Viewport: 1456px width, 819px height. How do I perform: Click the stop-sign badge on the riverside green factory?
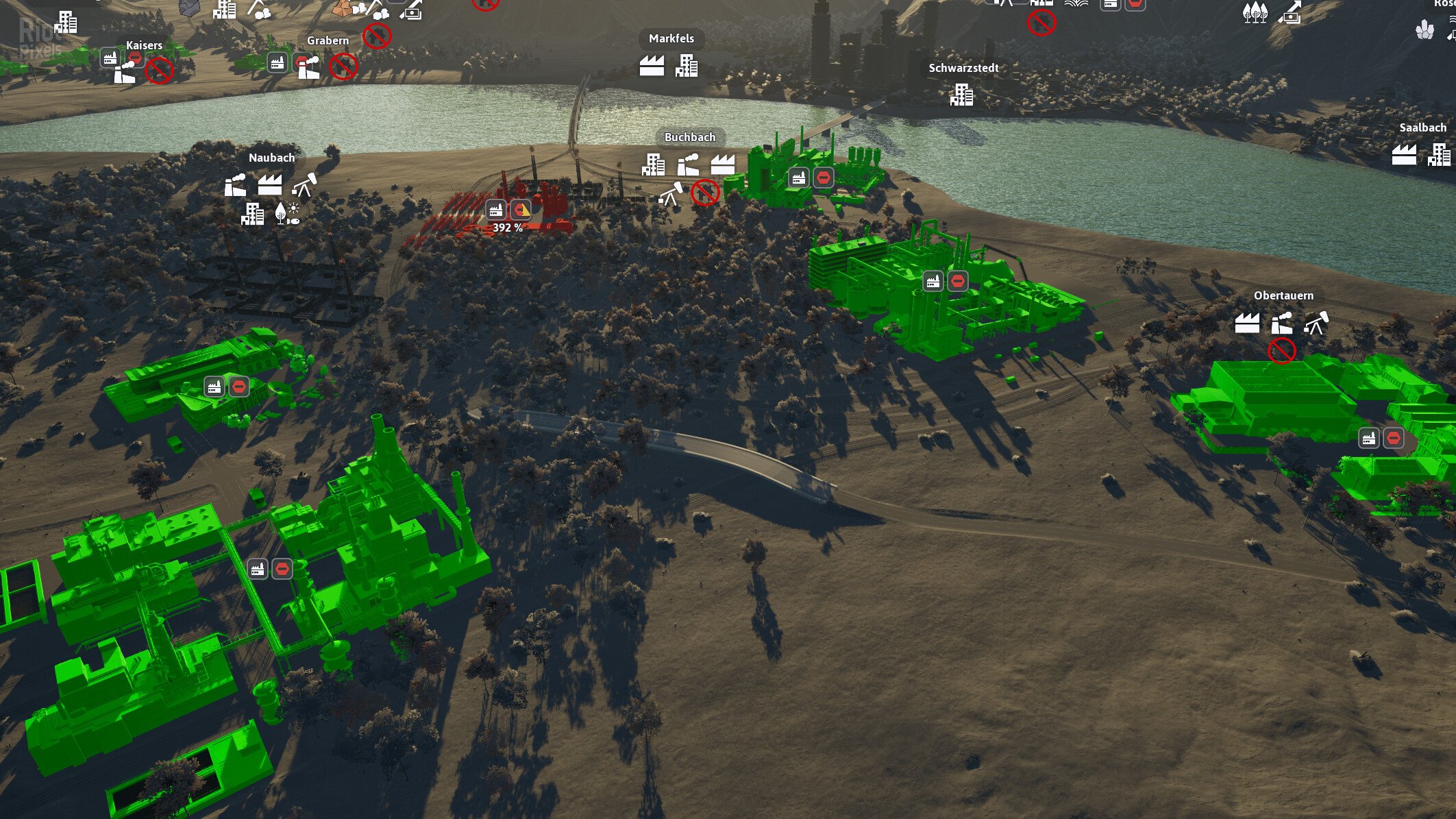coord(823,177)
